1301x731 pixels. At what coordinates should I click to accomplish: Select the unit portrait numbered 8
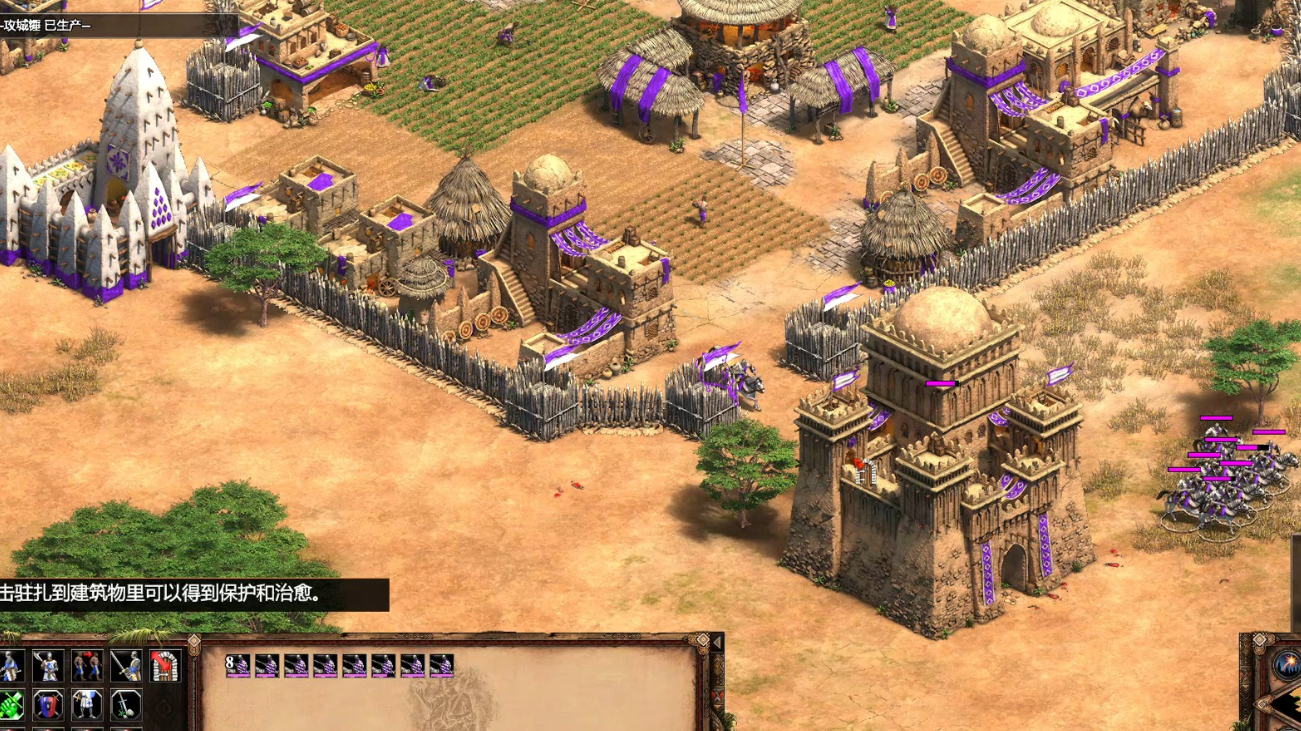(238, 666)
